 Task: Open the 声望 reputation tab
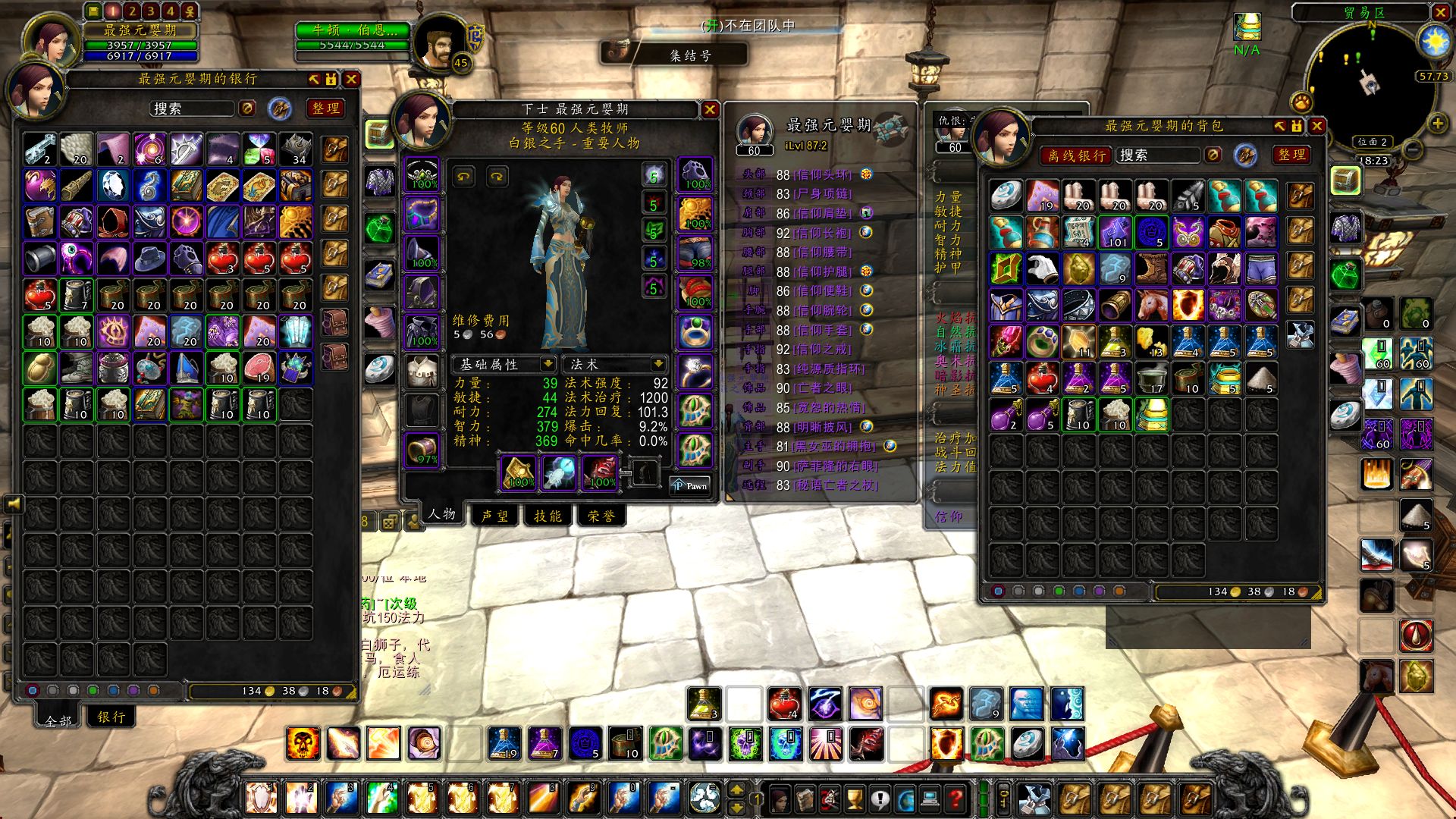coord(495,516)
